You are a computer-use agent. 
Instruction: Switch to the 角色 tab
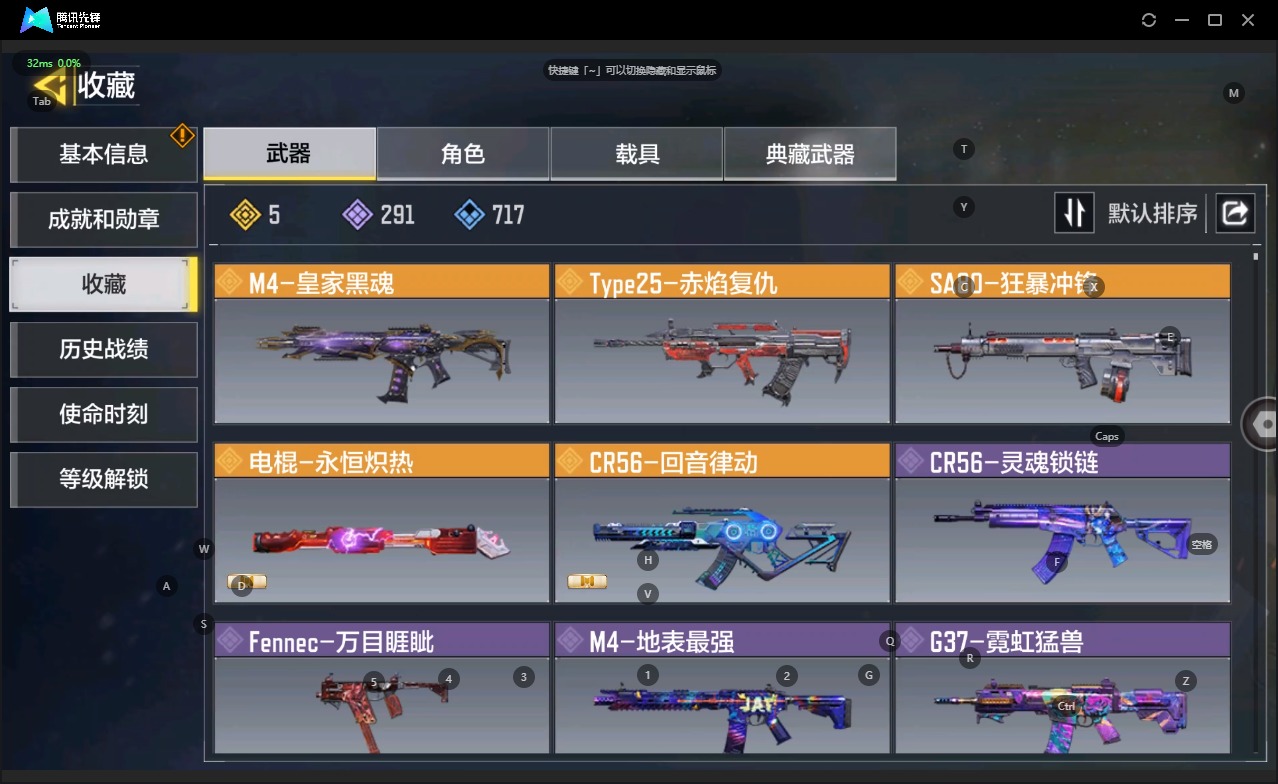463,154
